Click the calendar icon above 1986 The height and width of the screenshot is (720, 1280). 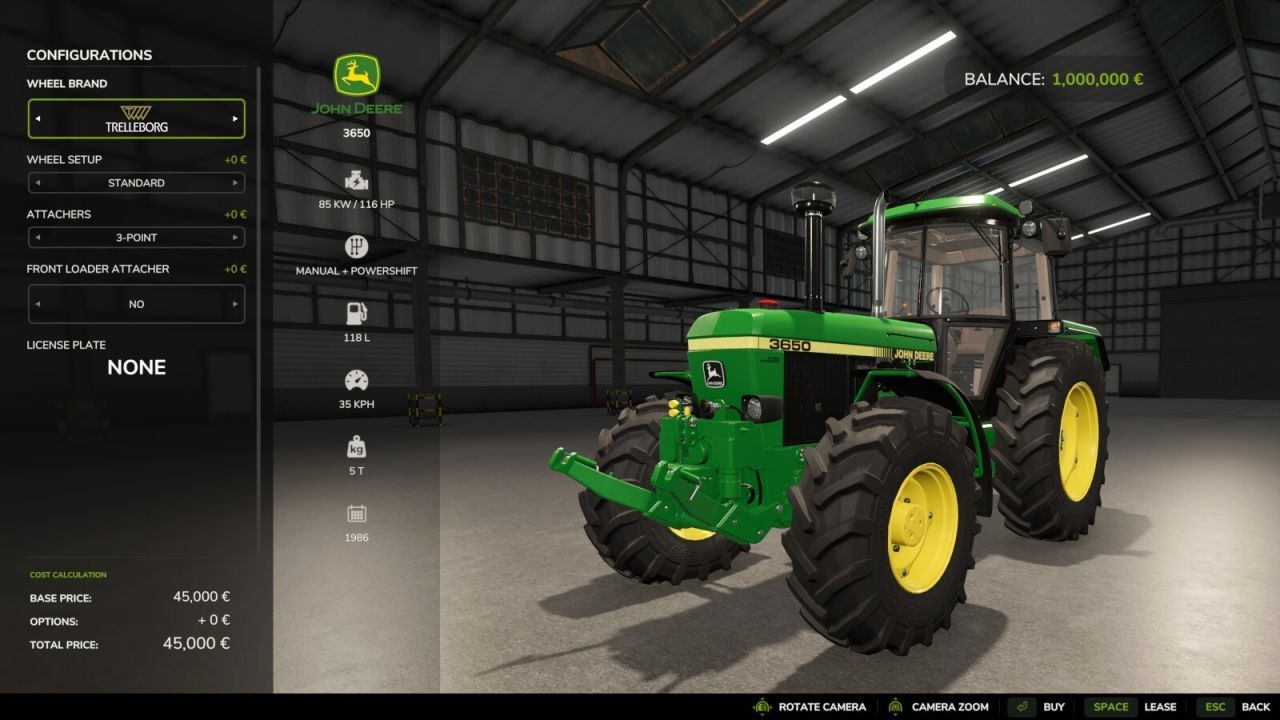pos(356,514)
